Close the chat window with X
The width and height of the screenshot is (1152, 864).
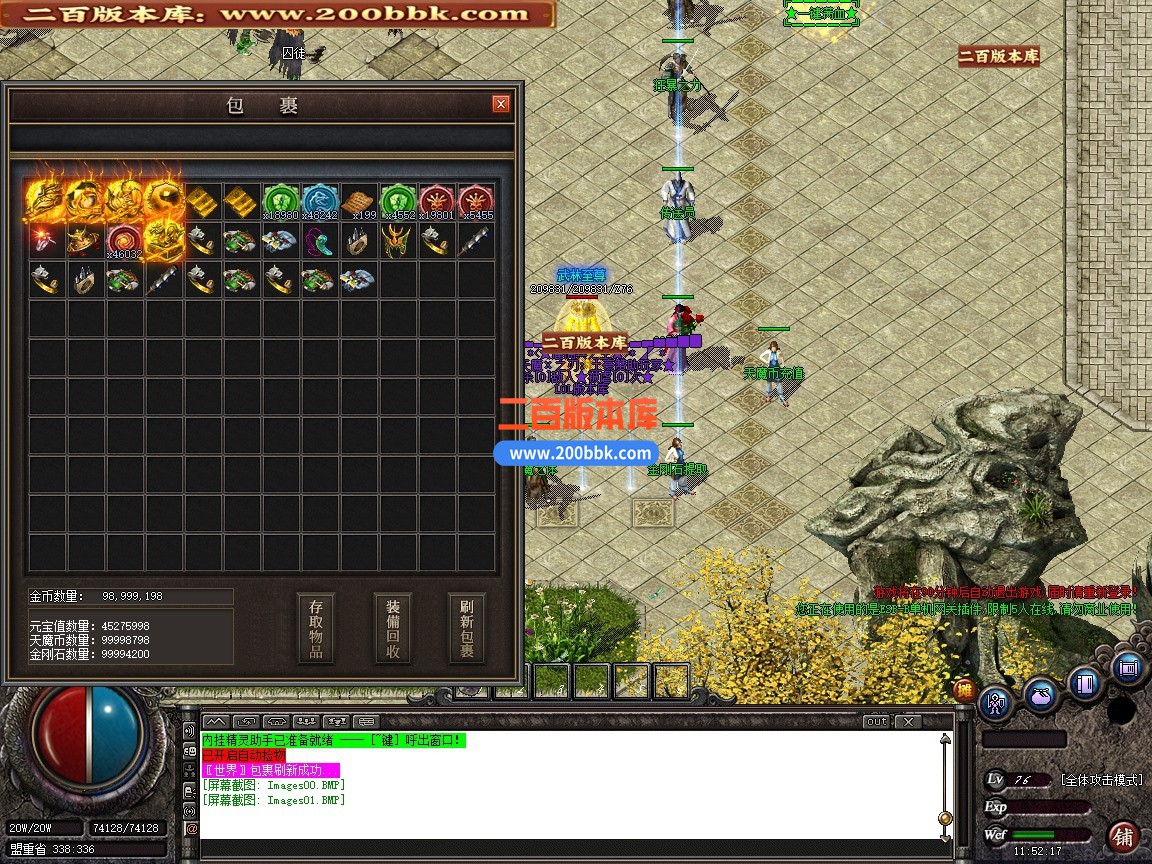(907, 721)
